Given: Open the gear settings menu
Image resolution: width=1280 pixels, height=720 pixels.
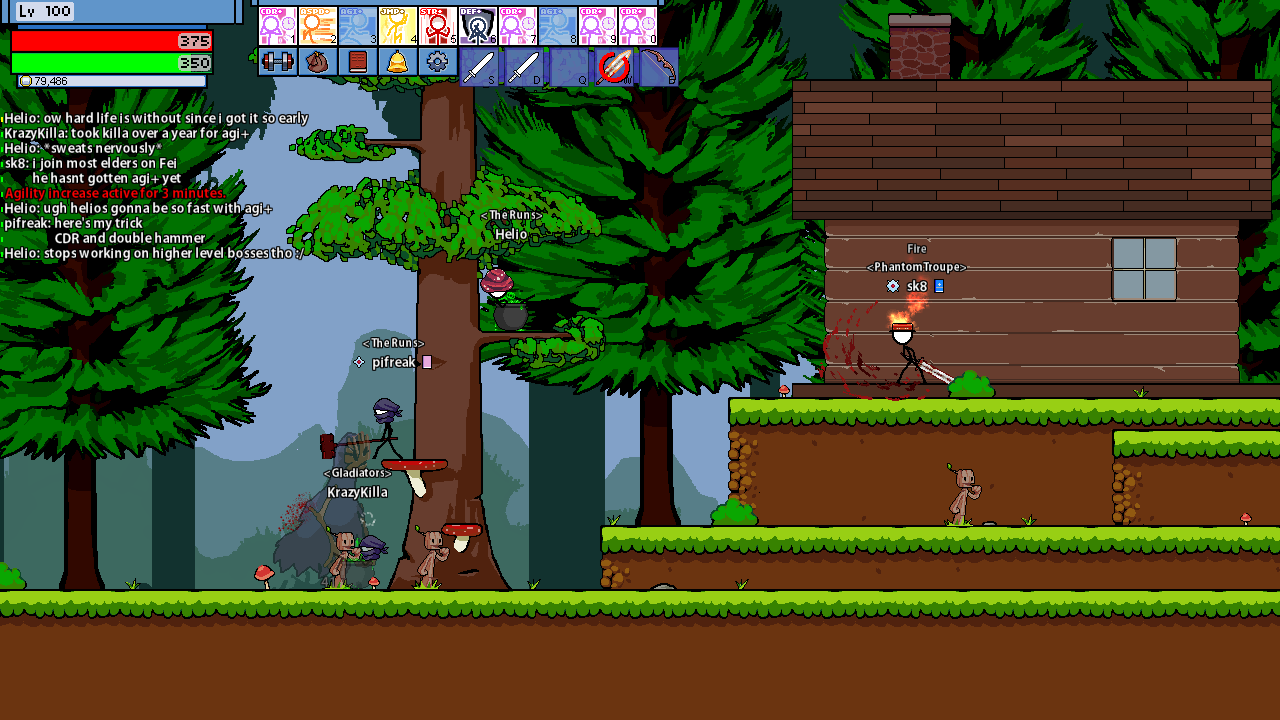Looking at the screenshot, I should click(437, 62).
